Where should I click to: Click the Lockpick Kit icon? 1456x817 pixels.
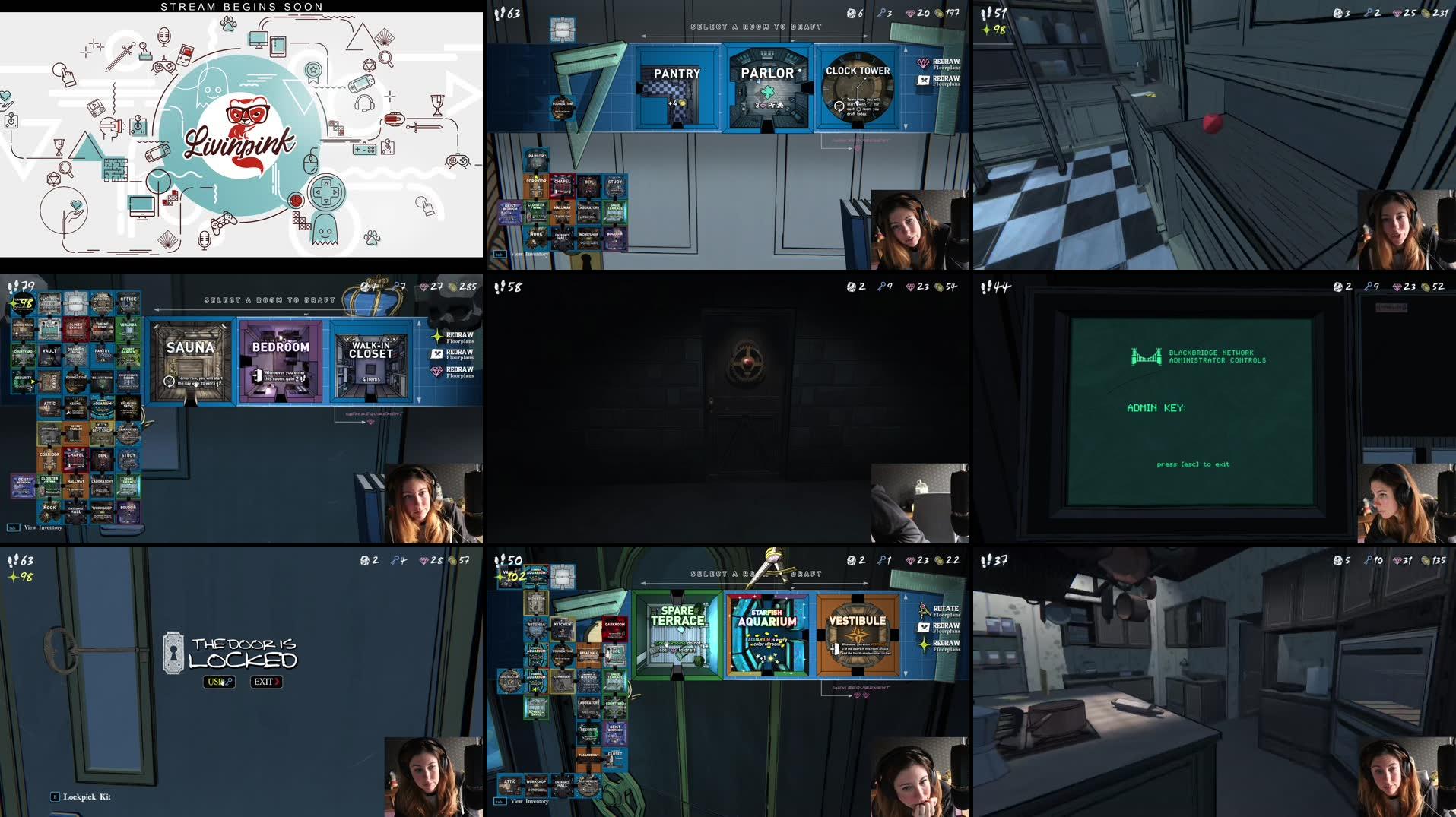pyautogui.click(x=55, y=796)
